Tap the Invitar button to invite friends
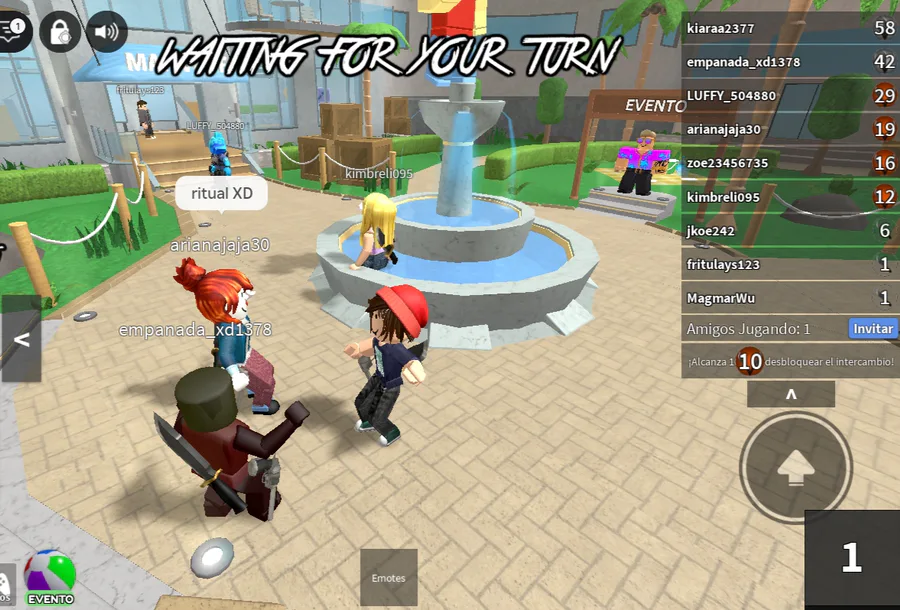Image resolution: width=900 pixels, height=610 pixels. coord(872,328)
